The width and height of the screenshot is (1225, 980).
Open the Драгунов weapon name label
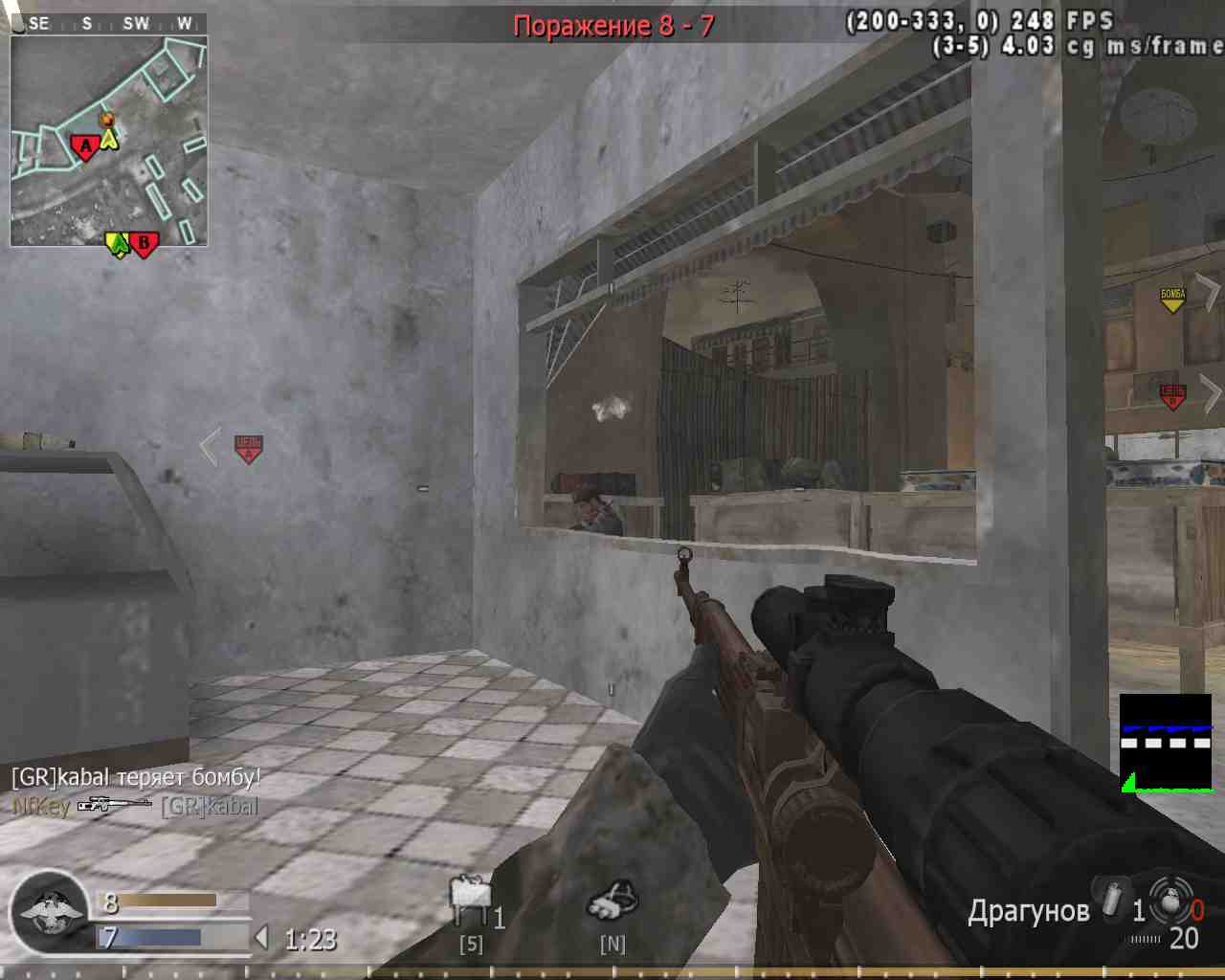pyautogui.click(x=1031, y=911)
